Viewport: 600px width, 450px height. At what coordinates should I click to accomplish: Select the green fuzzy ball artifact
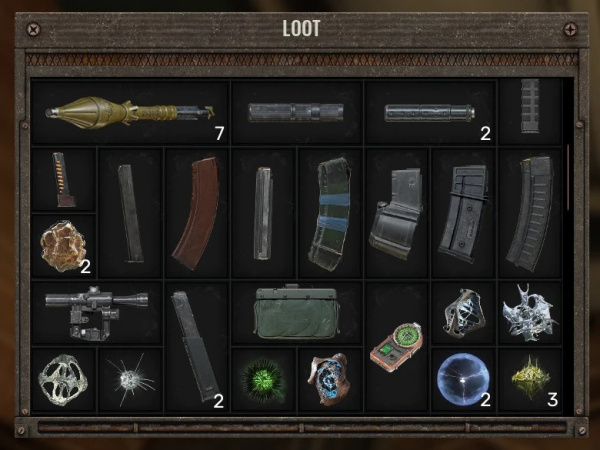click(x=263, y=379)
